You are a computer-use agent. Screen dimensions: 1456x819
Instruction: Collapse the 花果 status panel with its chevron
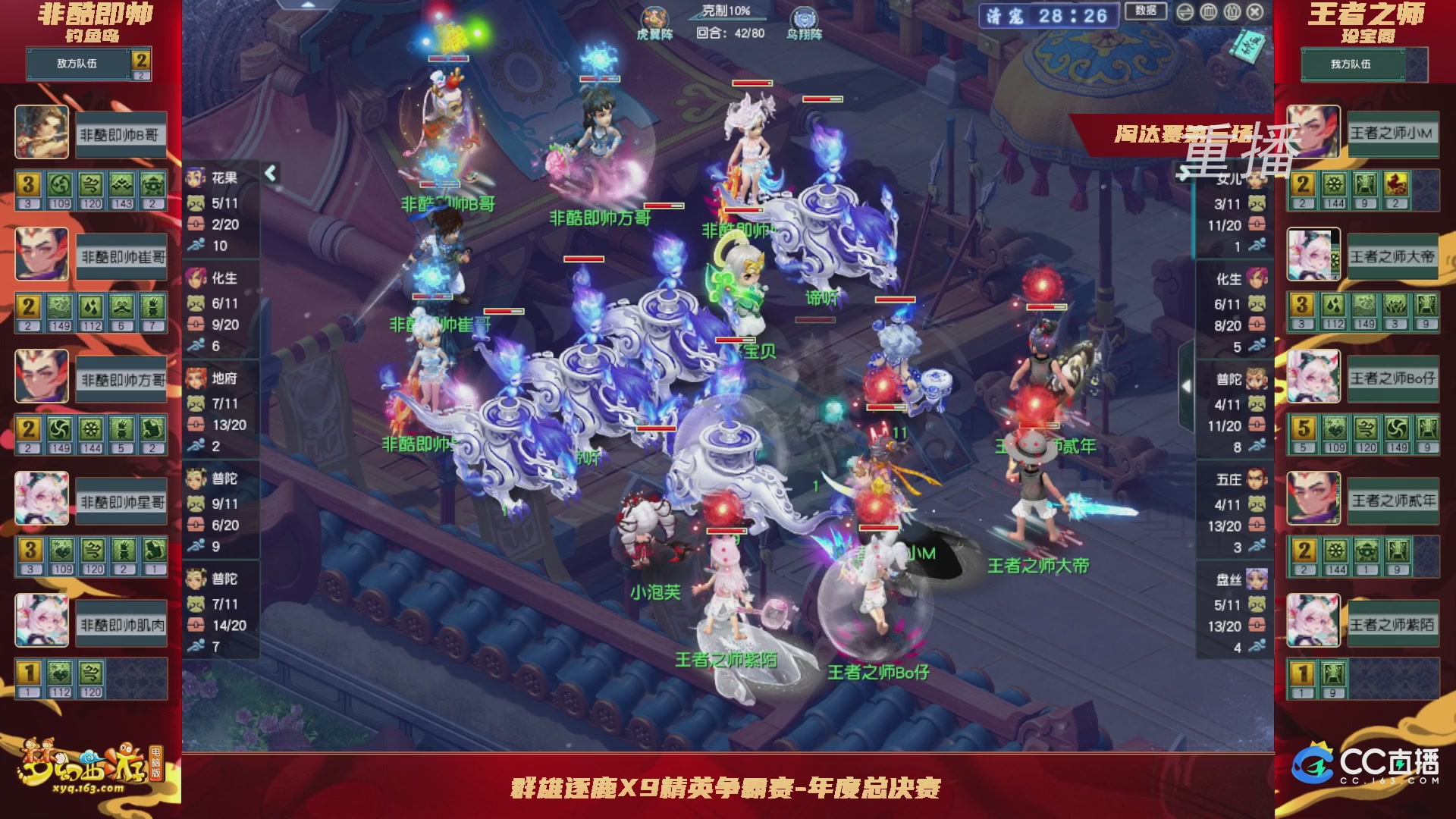[270, 172]
